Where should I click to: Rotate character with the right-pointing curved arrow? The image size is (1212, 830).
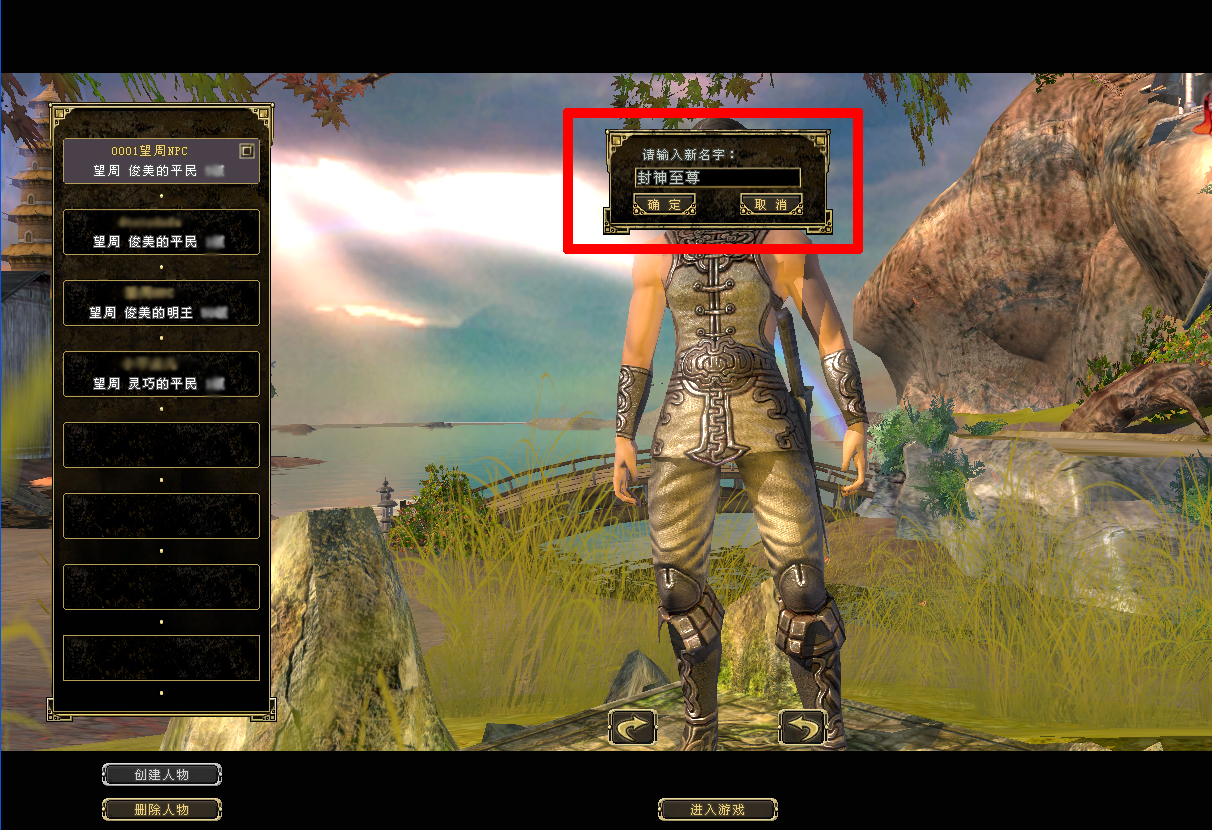coord(633,727)
